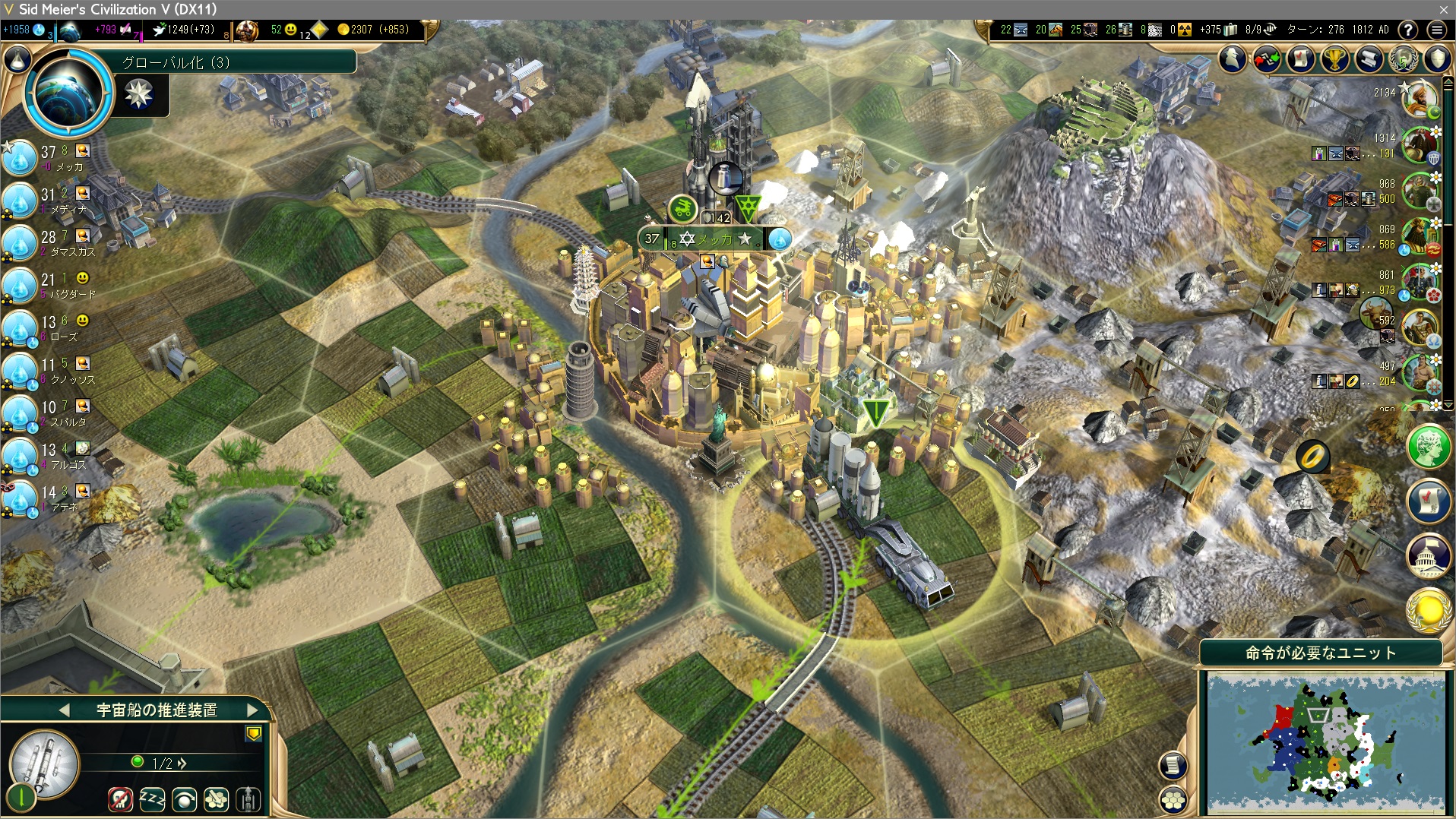Screen dimensions: 1456x819
Task: Put the spaceship booster unit to sleep
Action: (x=152, y=798)
